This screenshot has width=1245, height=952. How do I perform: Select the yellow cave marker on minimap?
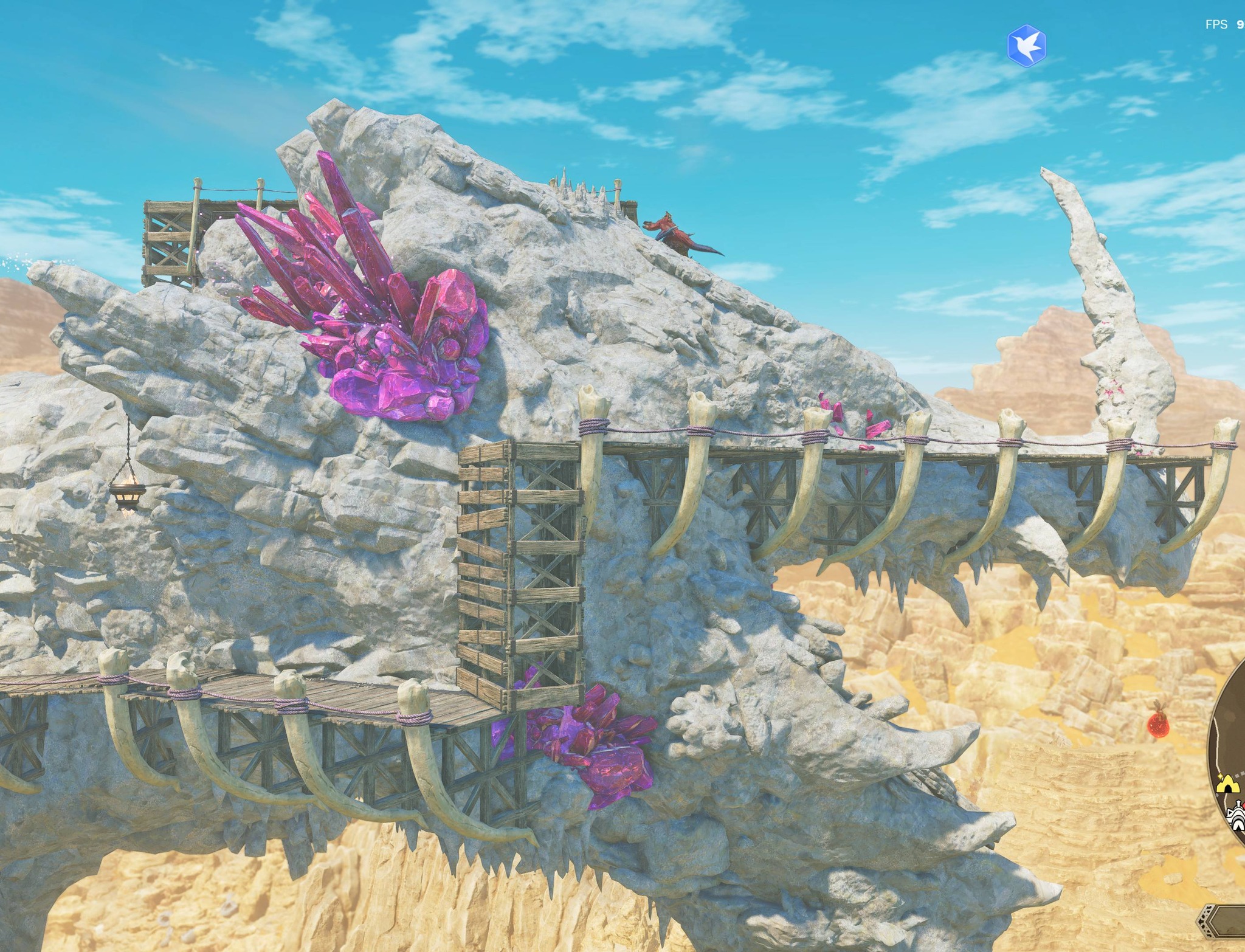point(1228,787)
